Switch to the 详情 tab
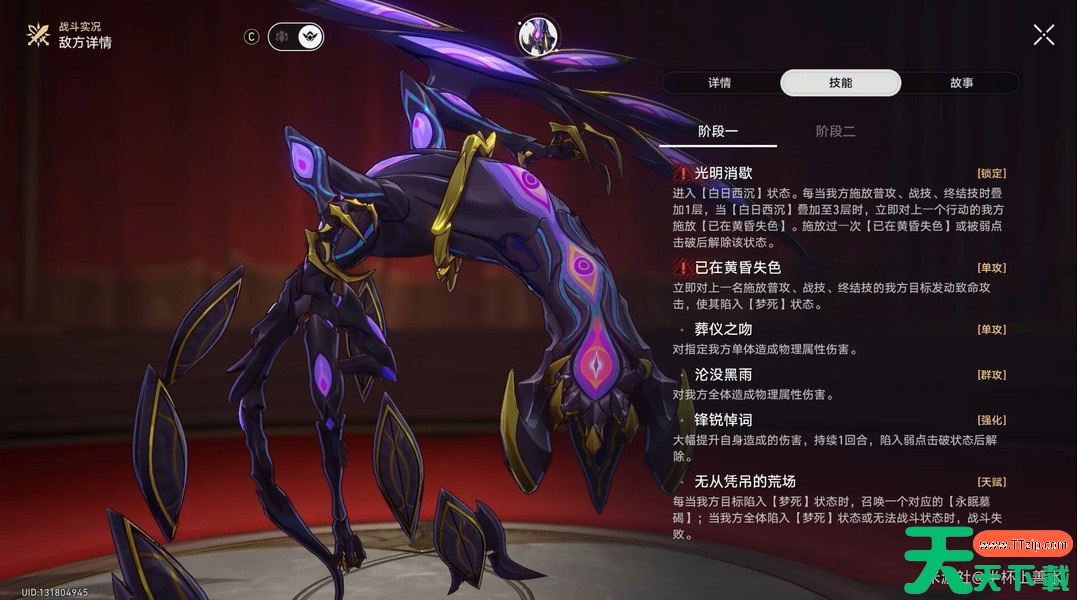Screen dimensions: 1077x600 click(719, 83)
